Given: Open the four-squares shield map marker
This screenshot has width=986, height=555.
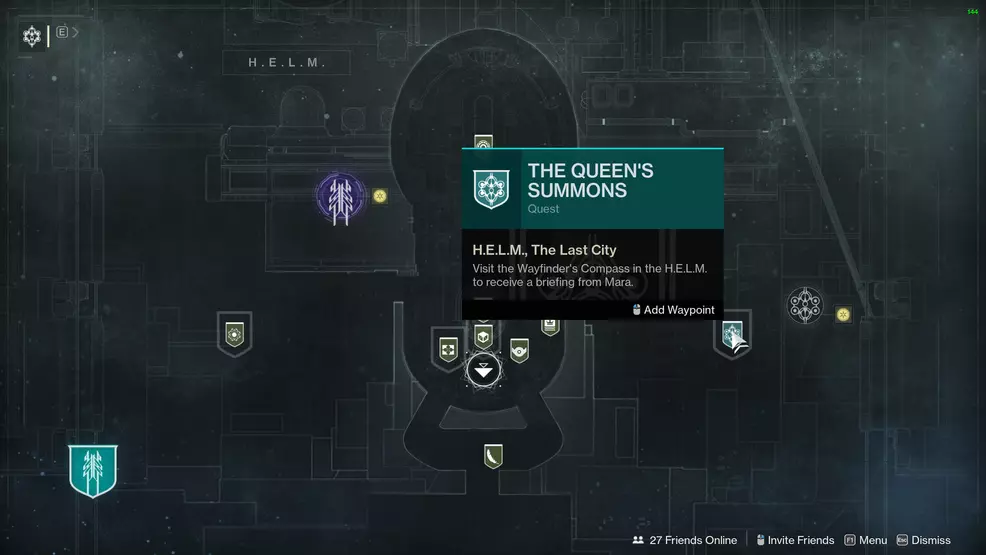Looking at the screenshot, I should pyautogui.click(x=447, y=349).
